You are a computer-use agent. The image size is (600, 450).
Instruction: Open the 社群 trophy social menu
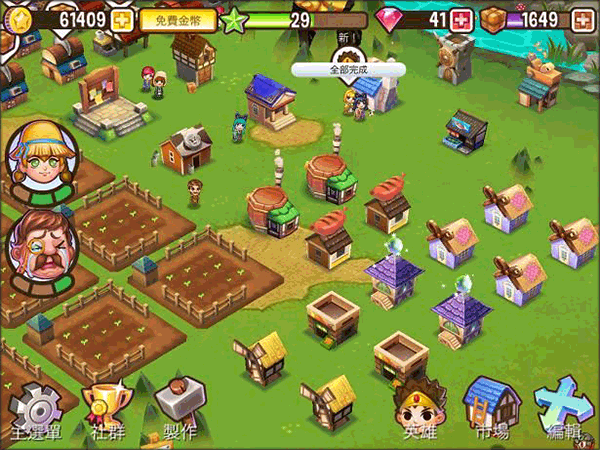click(x=104, y=410)
